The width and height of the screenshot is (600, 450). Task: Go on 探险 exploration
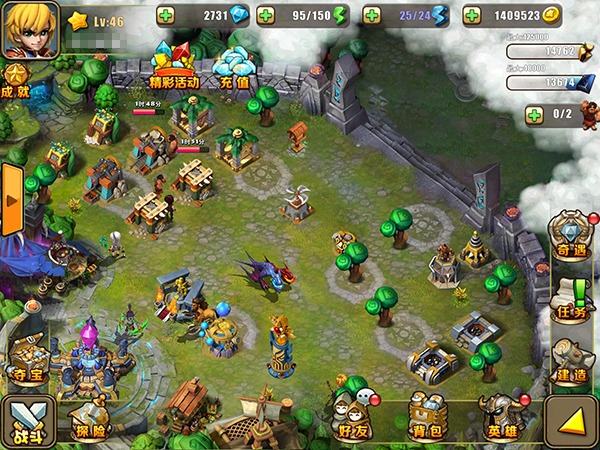coord(89,420)
